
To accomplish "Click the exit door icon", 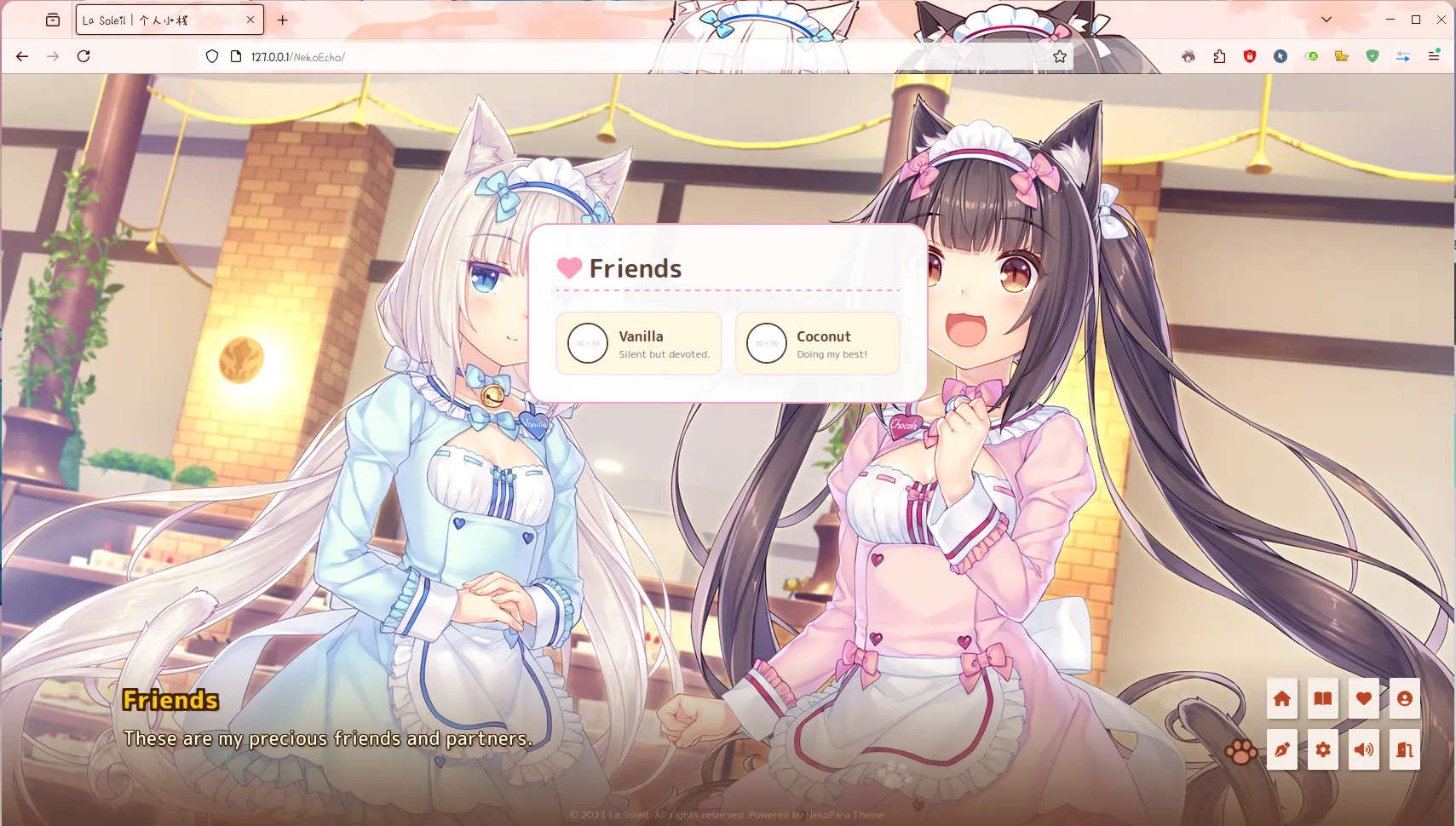I will [x=1402, y=749].
